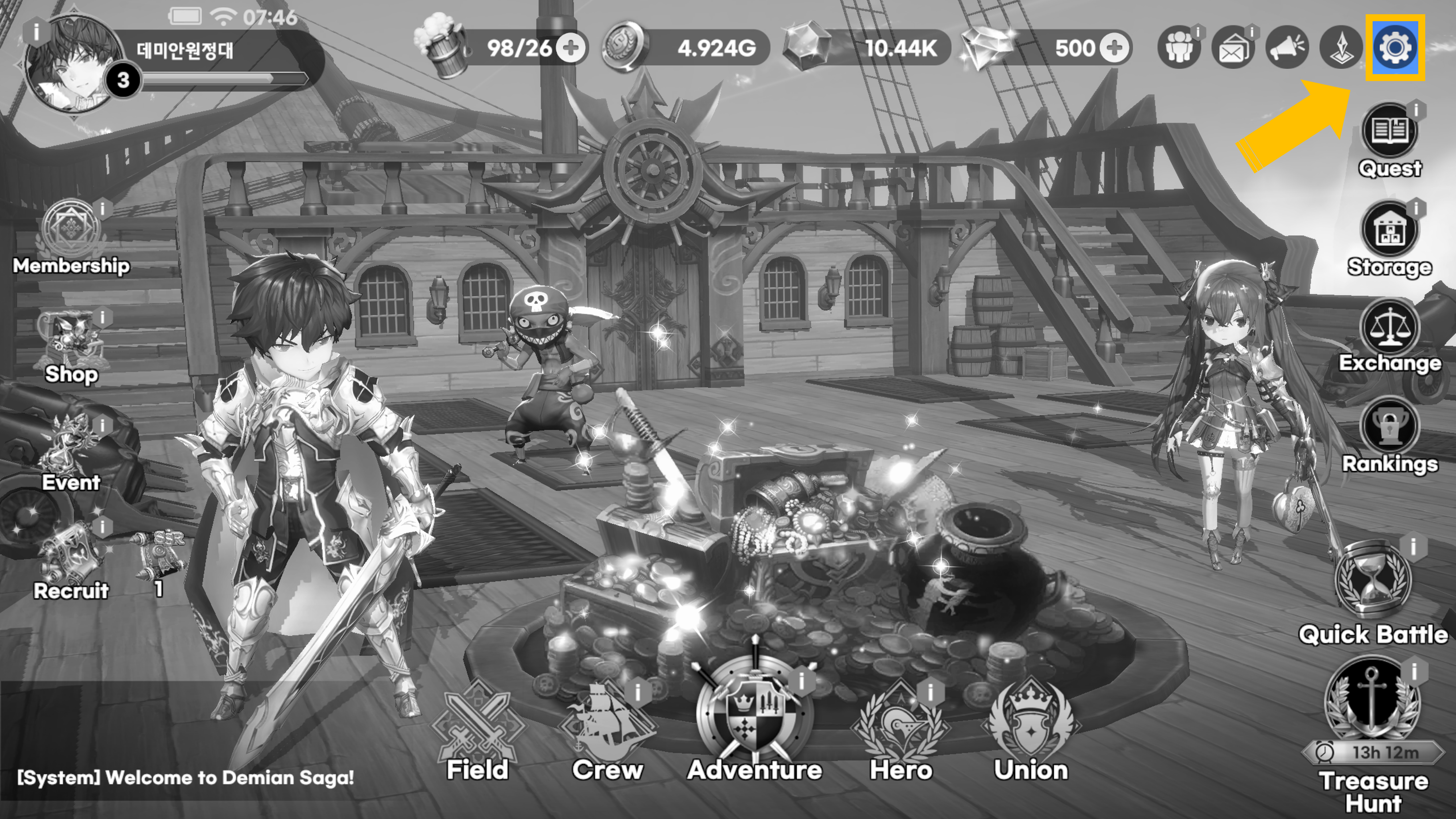Open the Event menu
This screenshot has height=819, width=1456.
71,452
